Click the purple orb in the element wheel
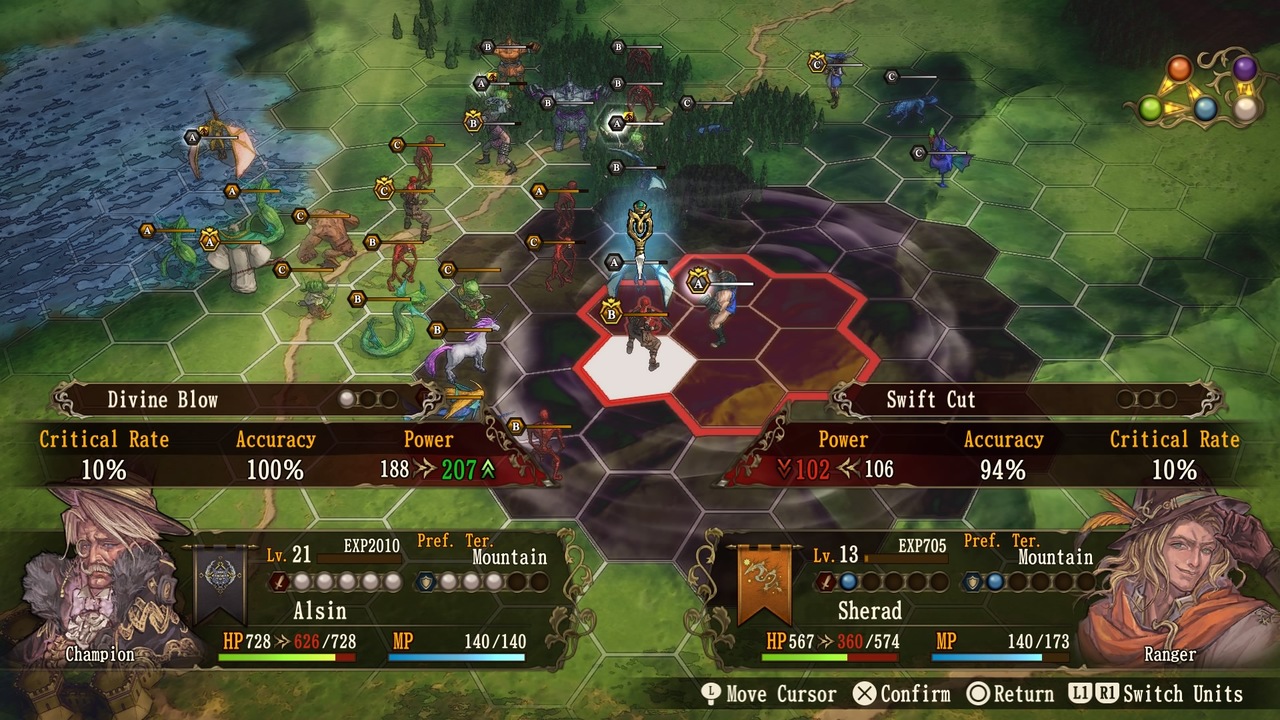 (1244, 68)
